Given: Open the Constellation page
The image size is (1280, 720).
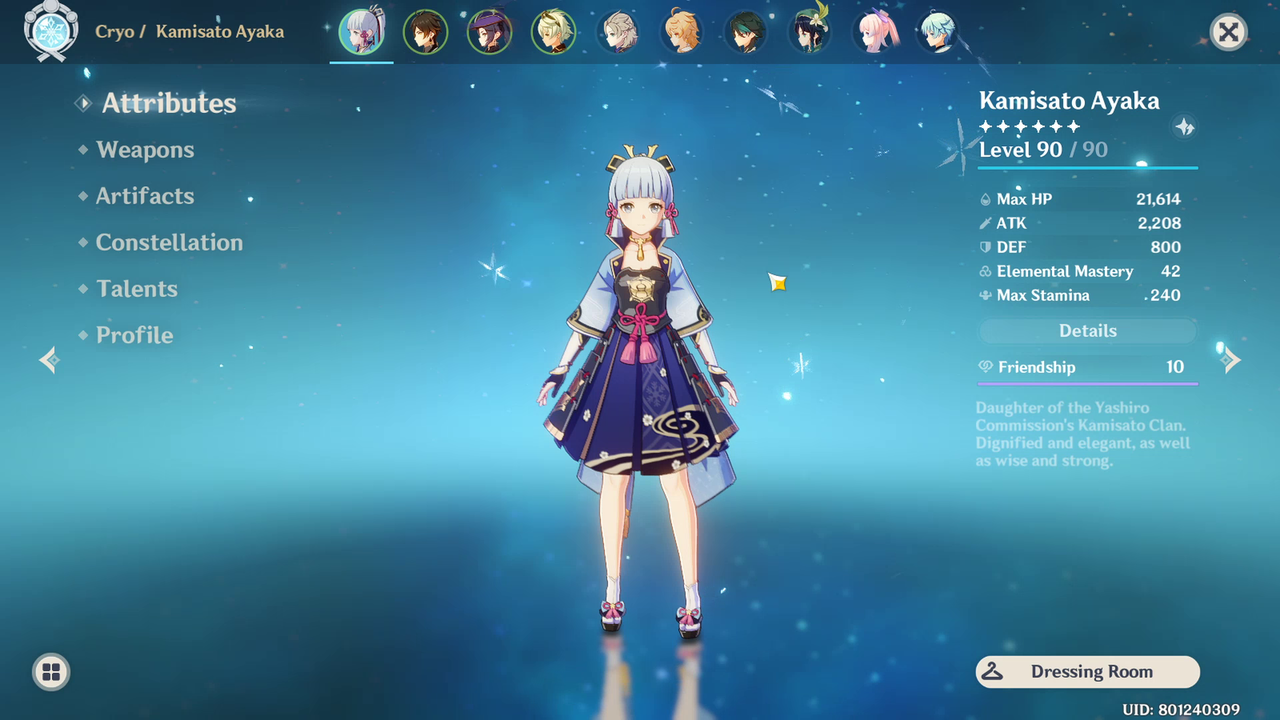Looking at the screenshot, I should (x=168, y=242).
